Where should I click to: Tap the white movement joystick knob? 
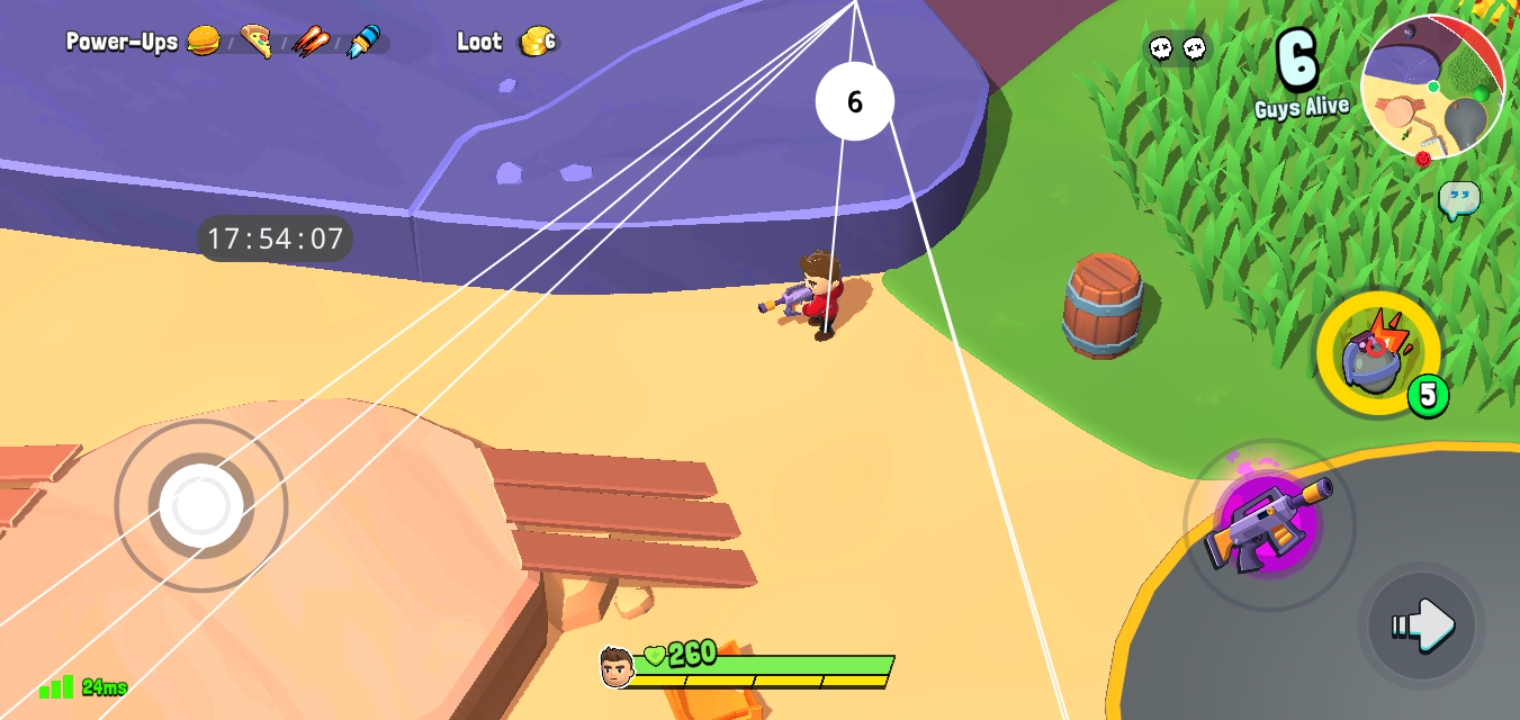201,506
